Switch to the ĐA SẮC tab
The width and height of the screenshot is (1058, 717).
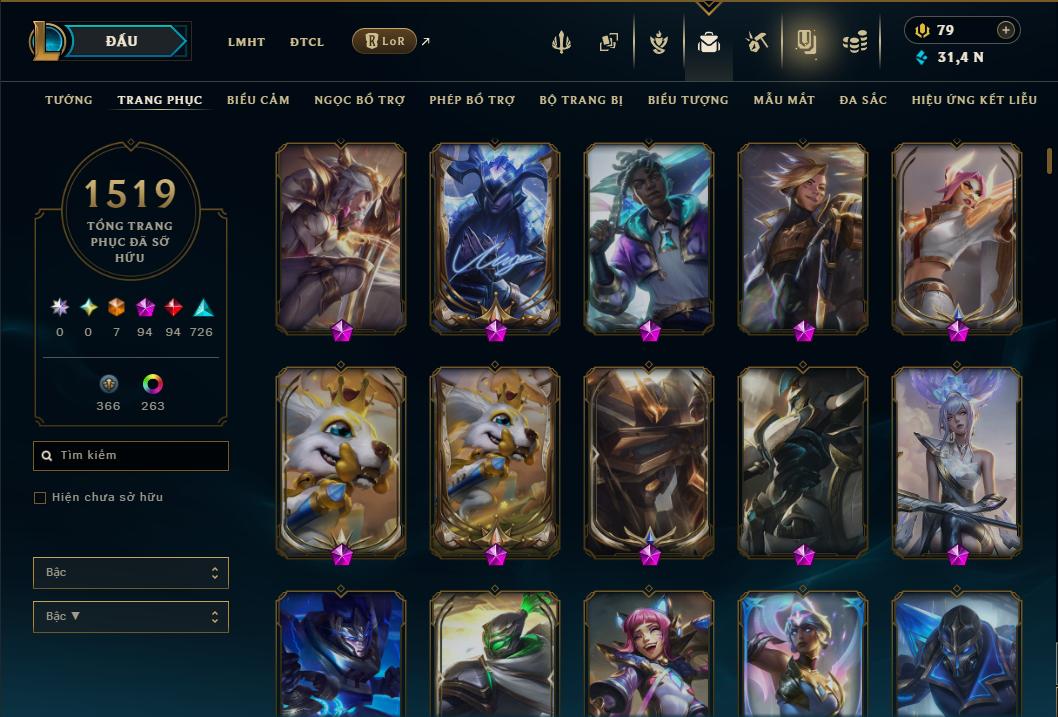click(x=863, y=100)
